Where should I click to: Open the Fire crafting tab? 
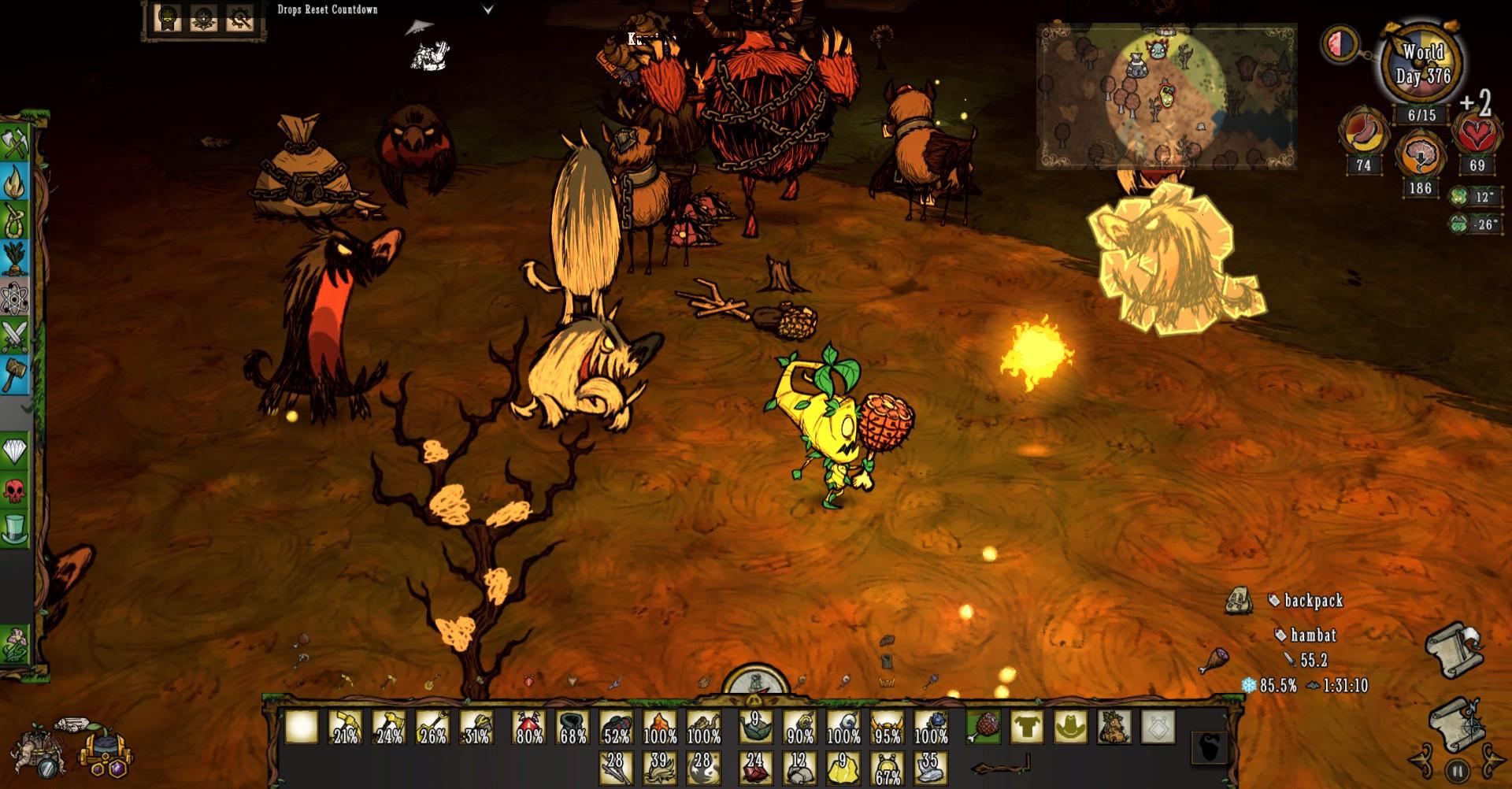(15, 183)
